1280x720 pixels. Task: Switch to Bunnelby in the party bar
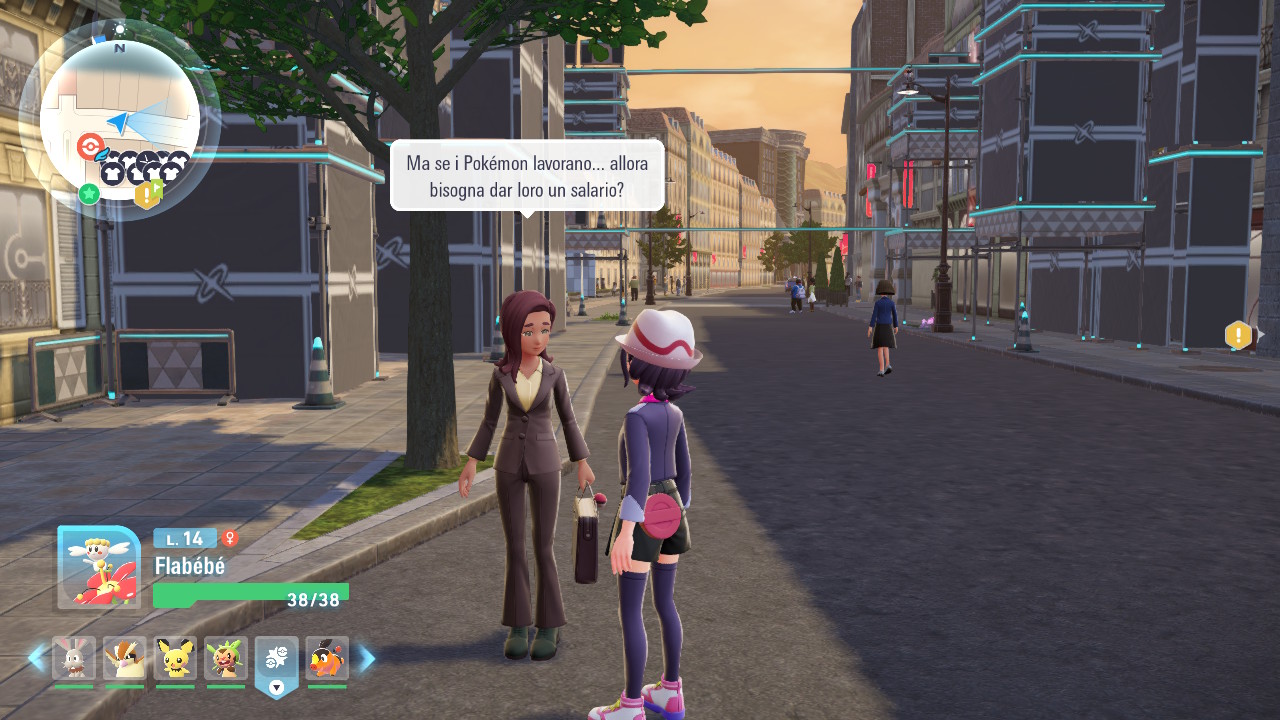coord(74,659)
